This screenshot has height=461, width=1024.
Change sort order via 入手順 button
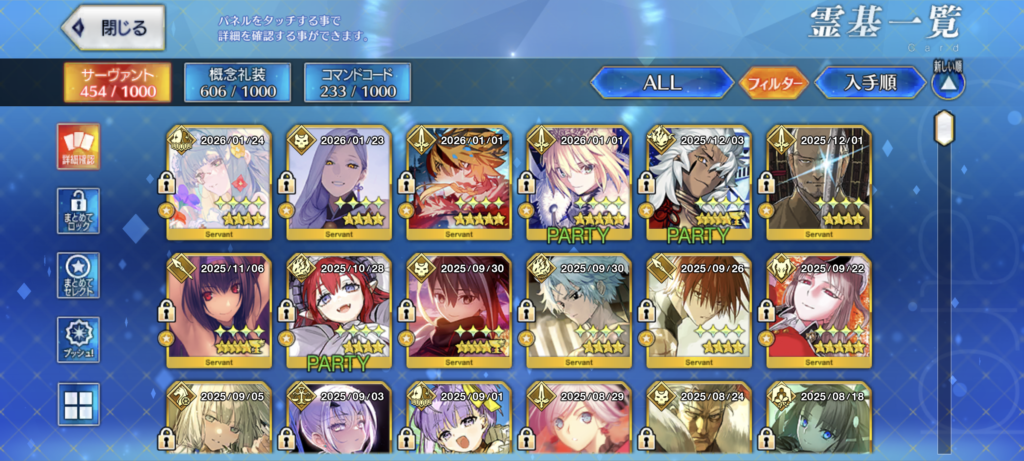coord(868,82)
